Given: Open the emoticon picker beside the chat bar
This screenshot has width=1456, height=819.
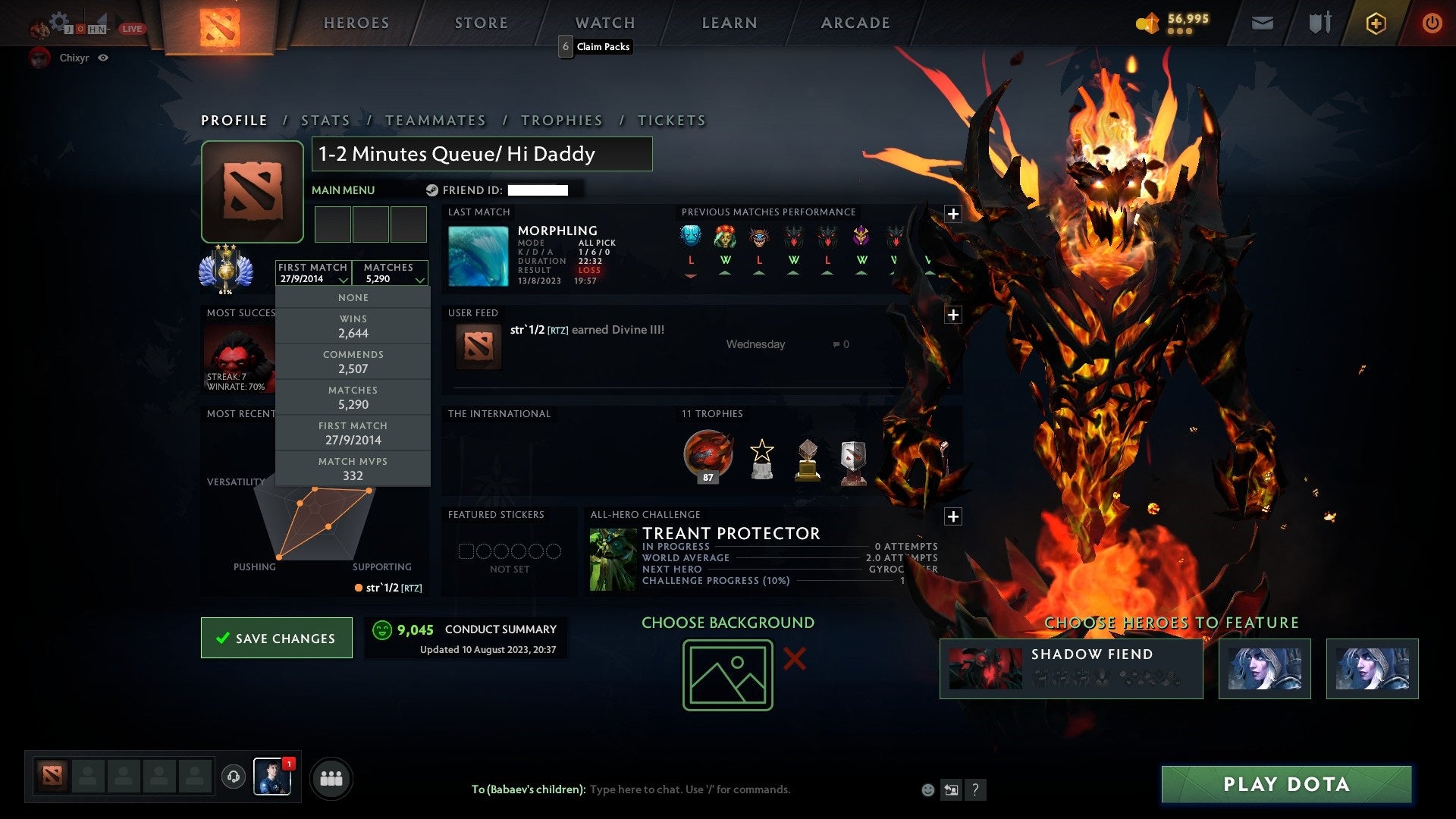Looking at the screenshot, I should (x=927, y=789).
